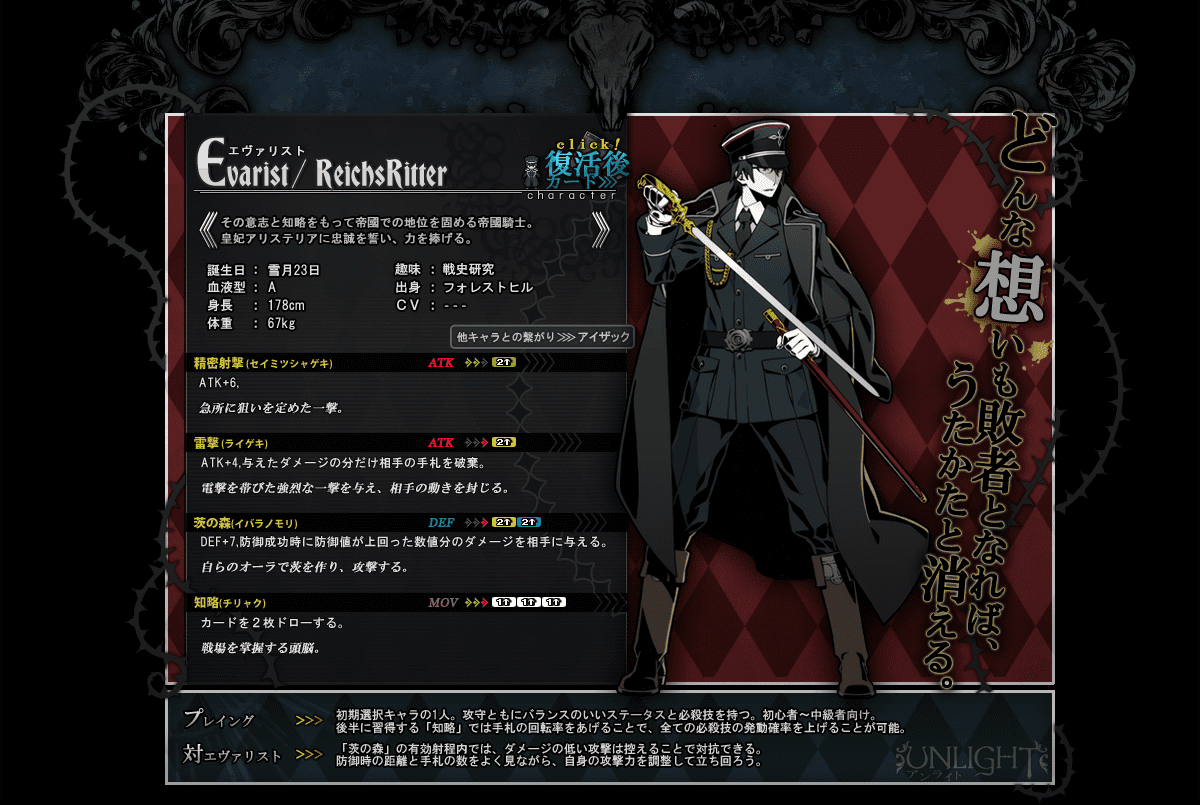Go to next character with right chevron
The height and width of the screenshot is (805, 1200).
[x=602, y=230]
